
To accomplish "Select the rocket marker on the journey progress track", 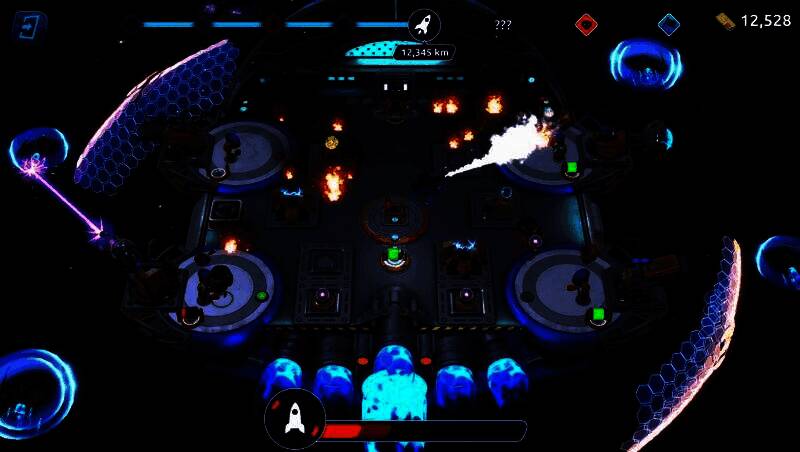I will point(423,24).
